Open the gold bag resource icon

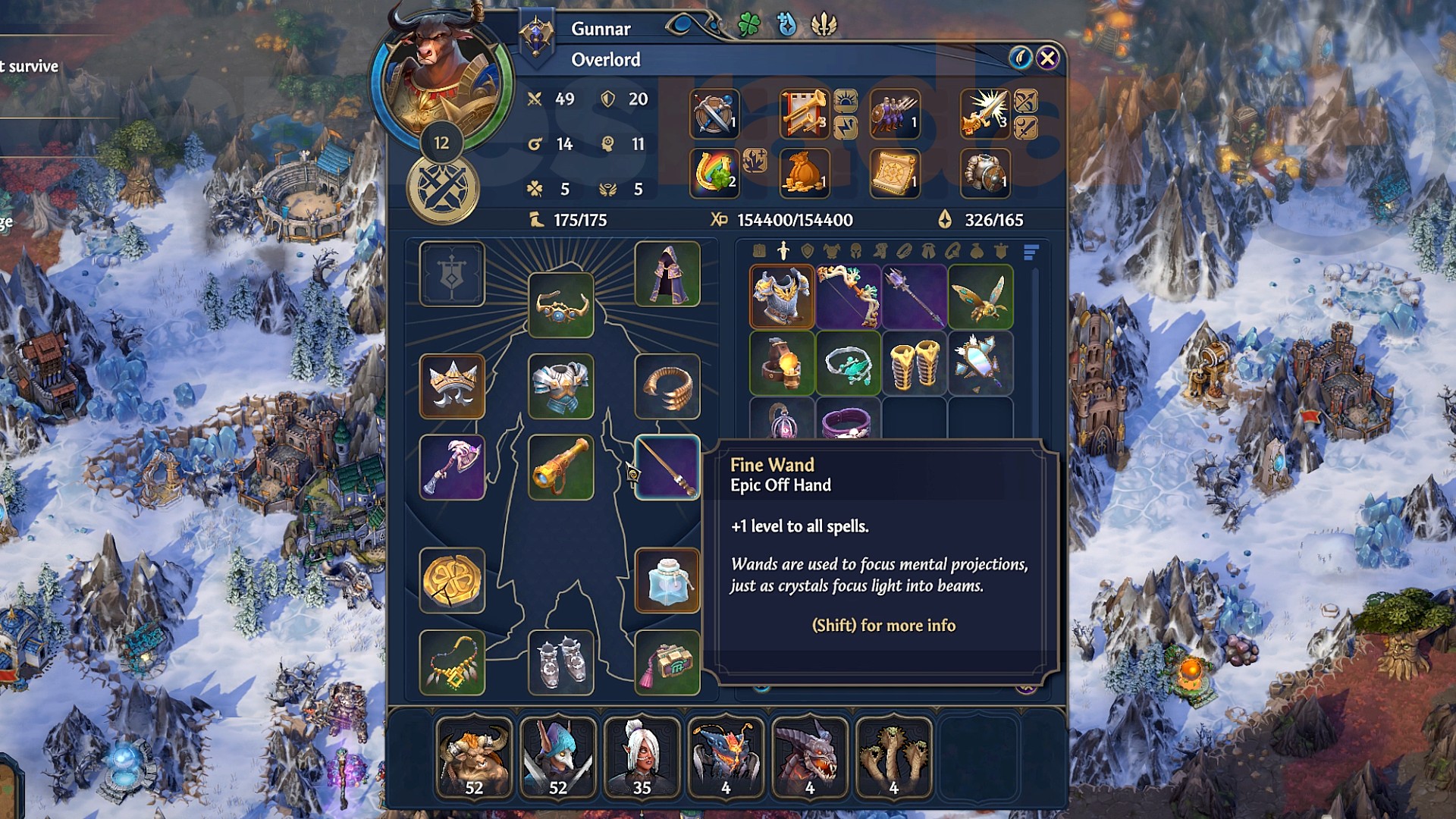pyautogui.click(x=806, y=173)
